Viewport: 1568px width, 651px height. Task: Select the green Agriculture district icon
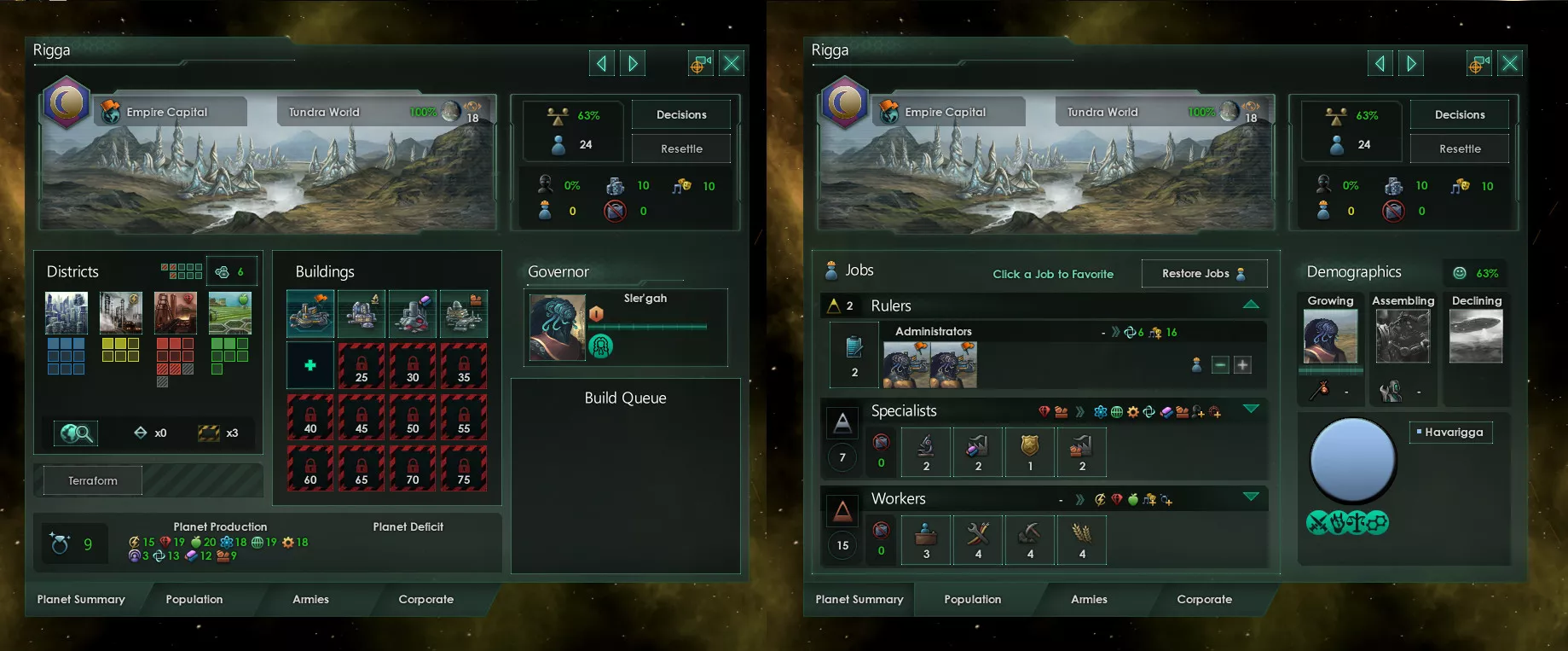point(230,313)
